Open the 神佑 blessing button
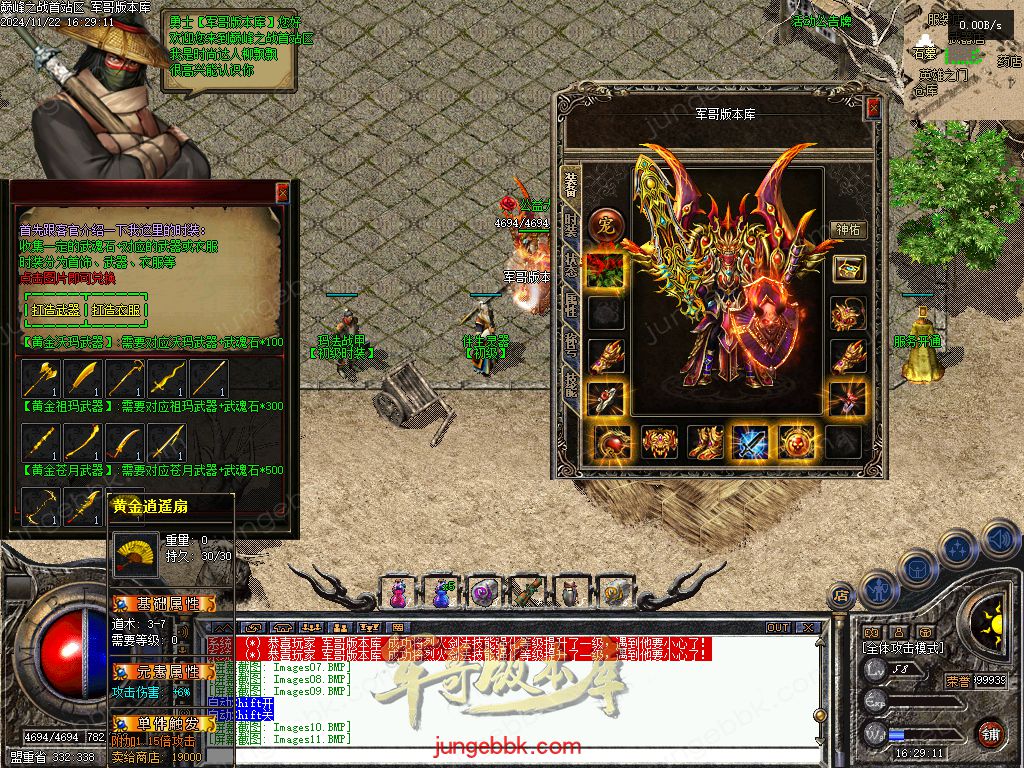 [848, 229]
